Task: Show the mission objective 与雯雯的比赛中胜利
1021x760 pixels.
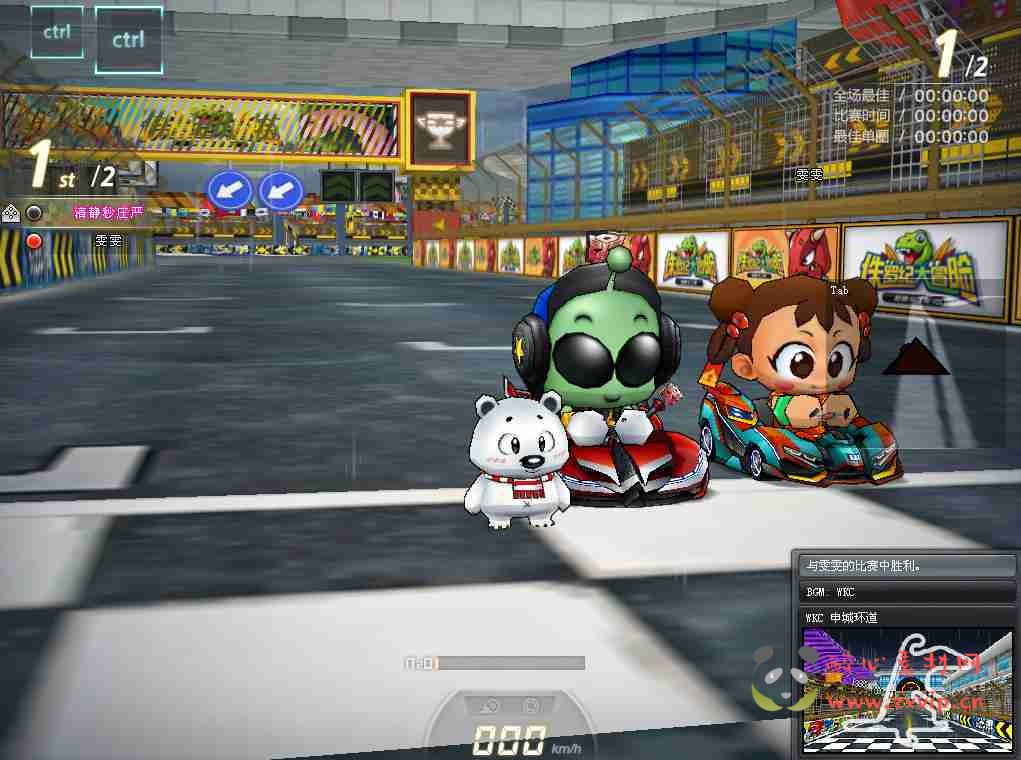Action: (907, 566)
